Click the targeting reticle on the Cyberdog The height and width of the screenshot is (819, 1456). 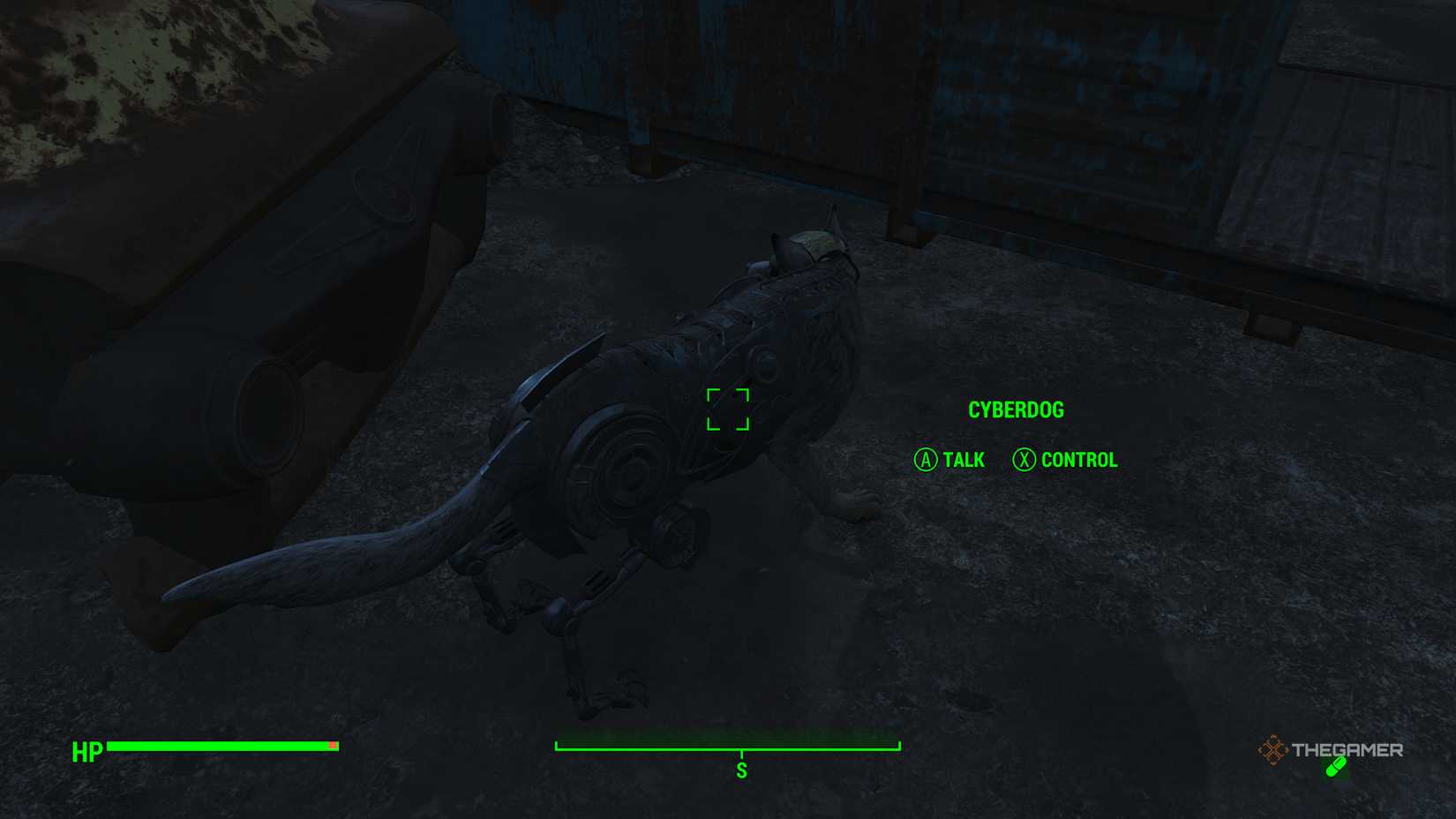tap(729, 409)
